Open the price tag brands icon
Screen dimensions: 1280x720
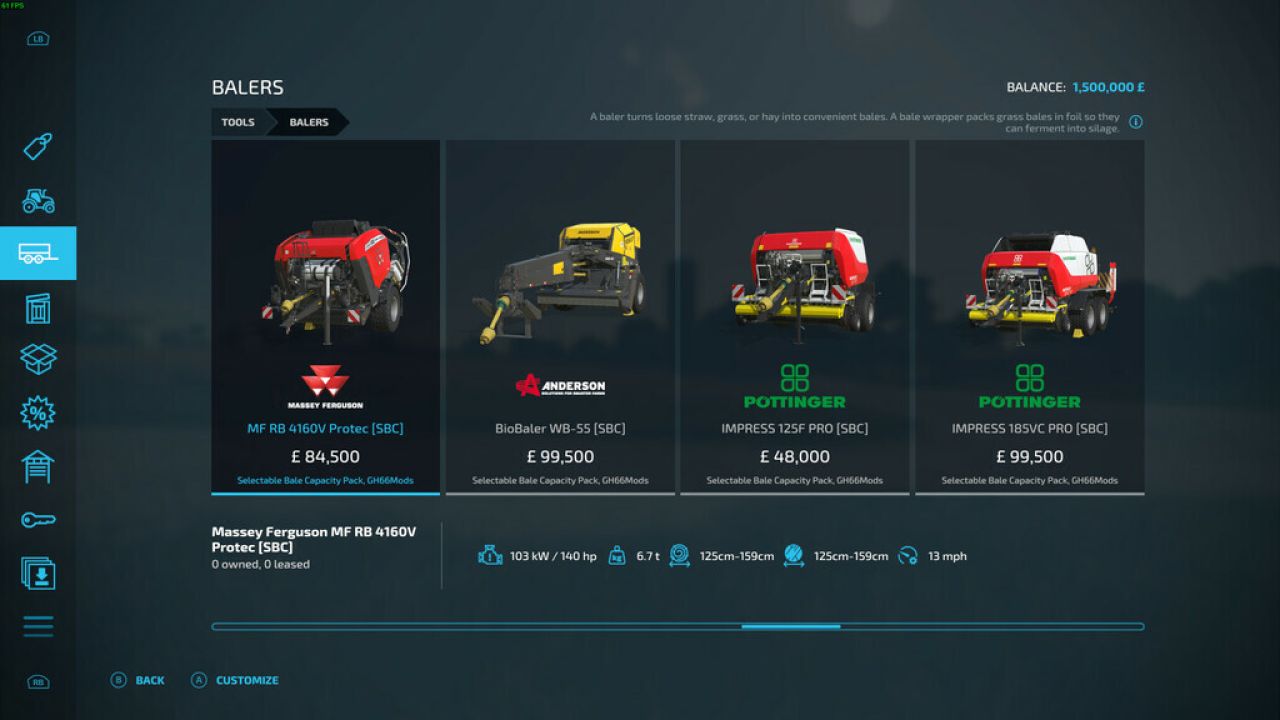click(x=37, y=147)
